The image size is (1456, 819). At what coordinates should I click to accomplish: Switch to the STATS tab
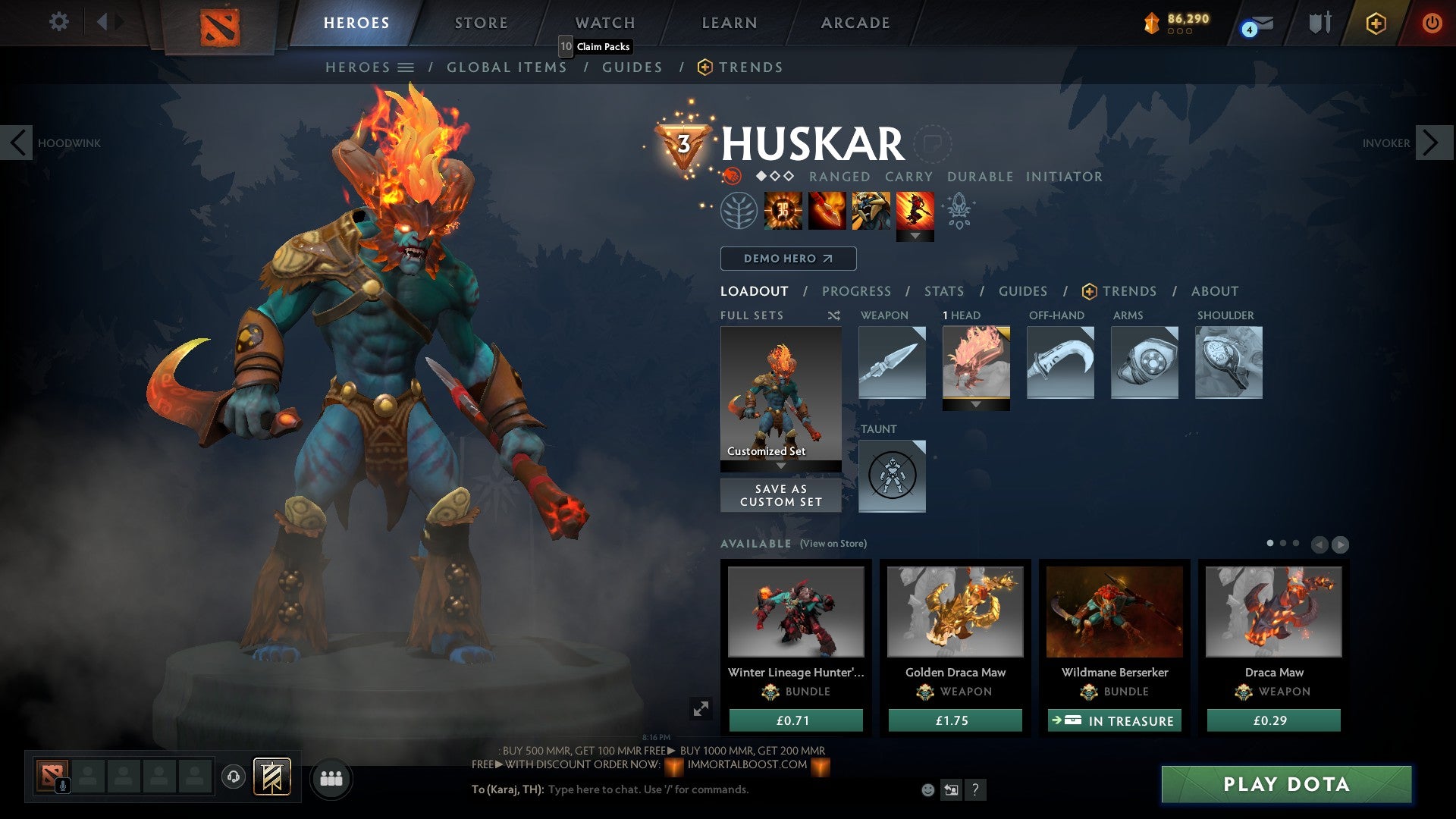pyautogui.click(x=944, y=291)
